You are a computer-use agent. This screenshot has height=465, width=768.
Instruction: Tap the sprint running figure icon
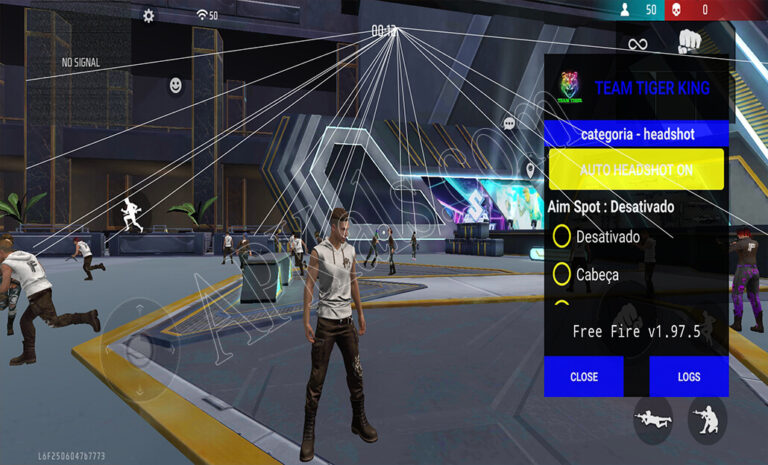[131, 213]
